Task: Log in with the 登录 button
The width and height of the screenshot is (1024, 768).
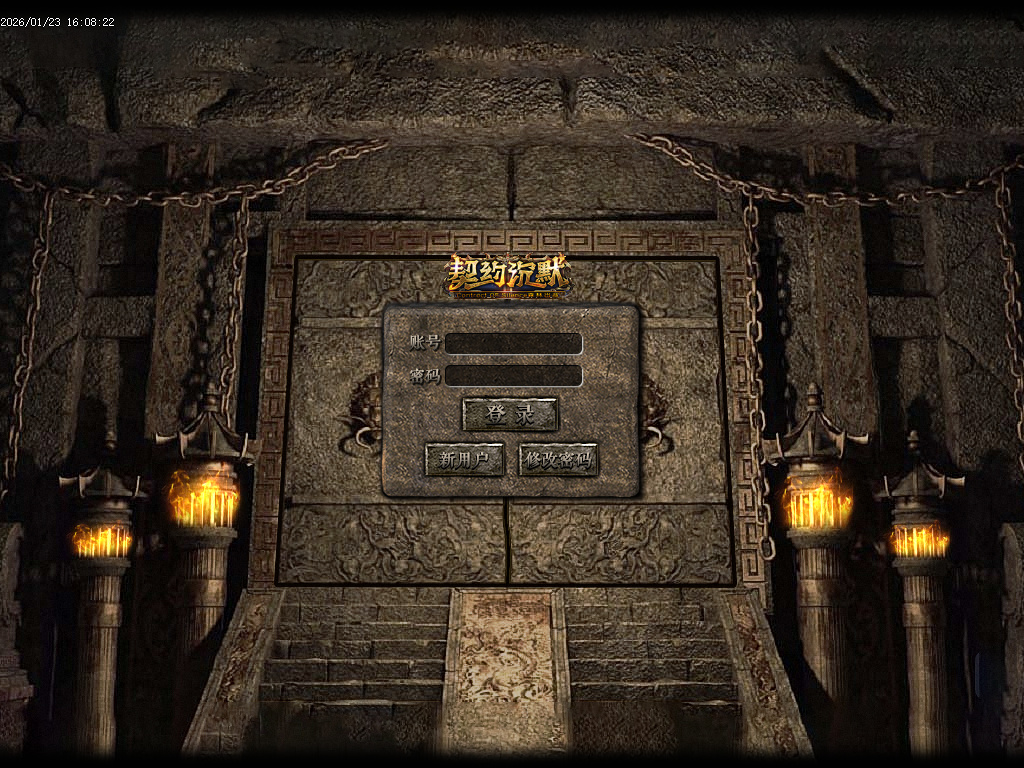Action: click(x=510, y=414)
